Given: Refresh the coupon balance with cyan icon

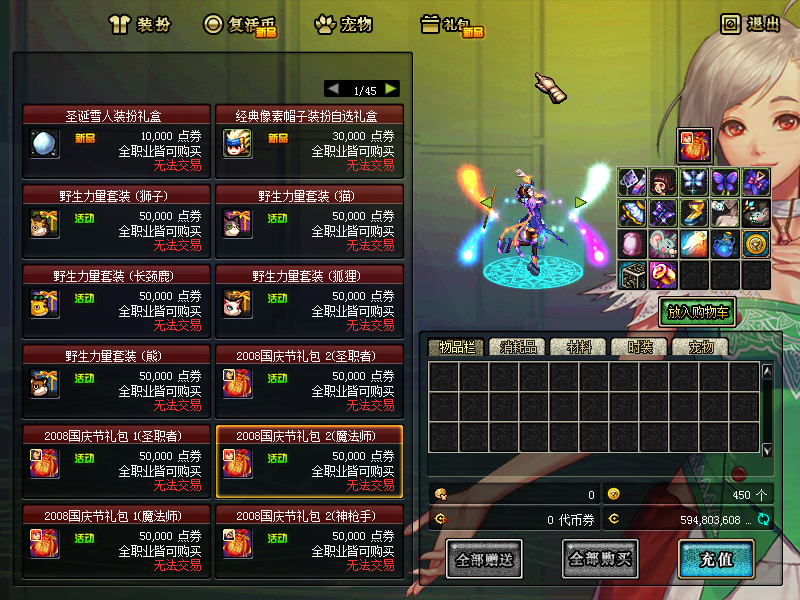Looking at the screenshot, I should pyautogui.click(x=764, y=519).
